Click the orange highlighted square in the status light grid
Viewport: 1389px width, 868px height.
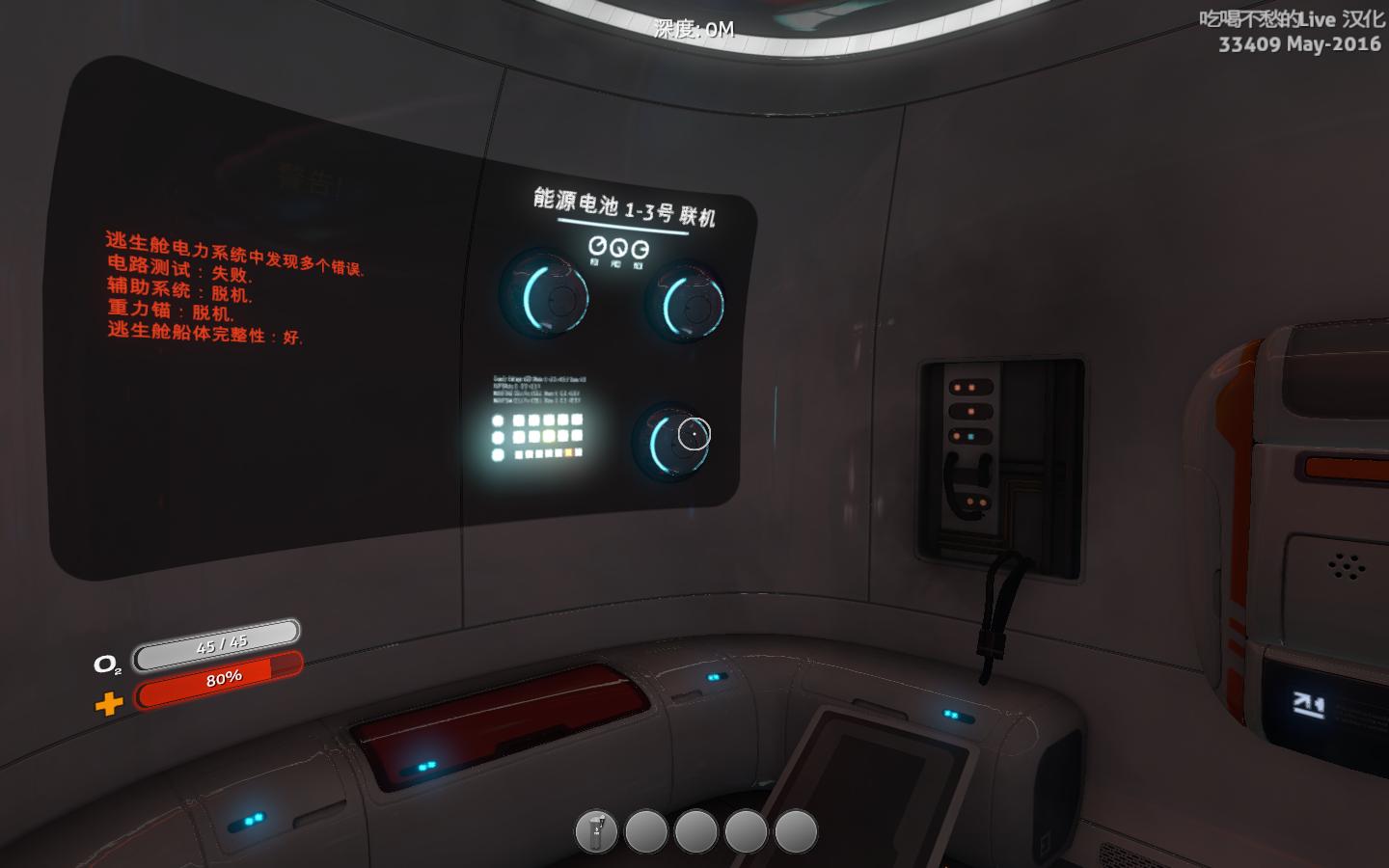click(x=569, y=452)
